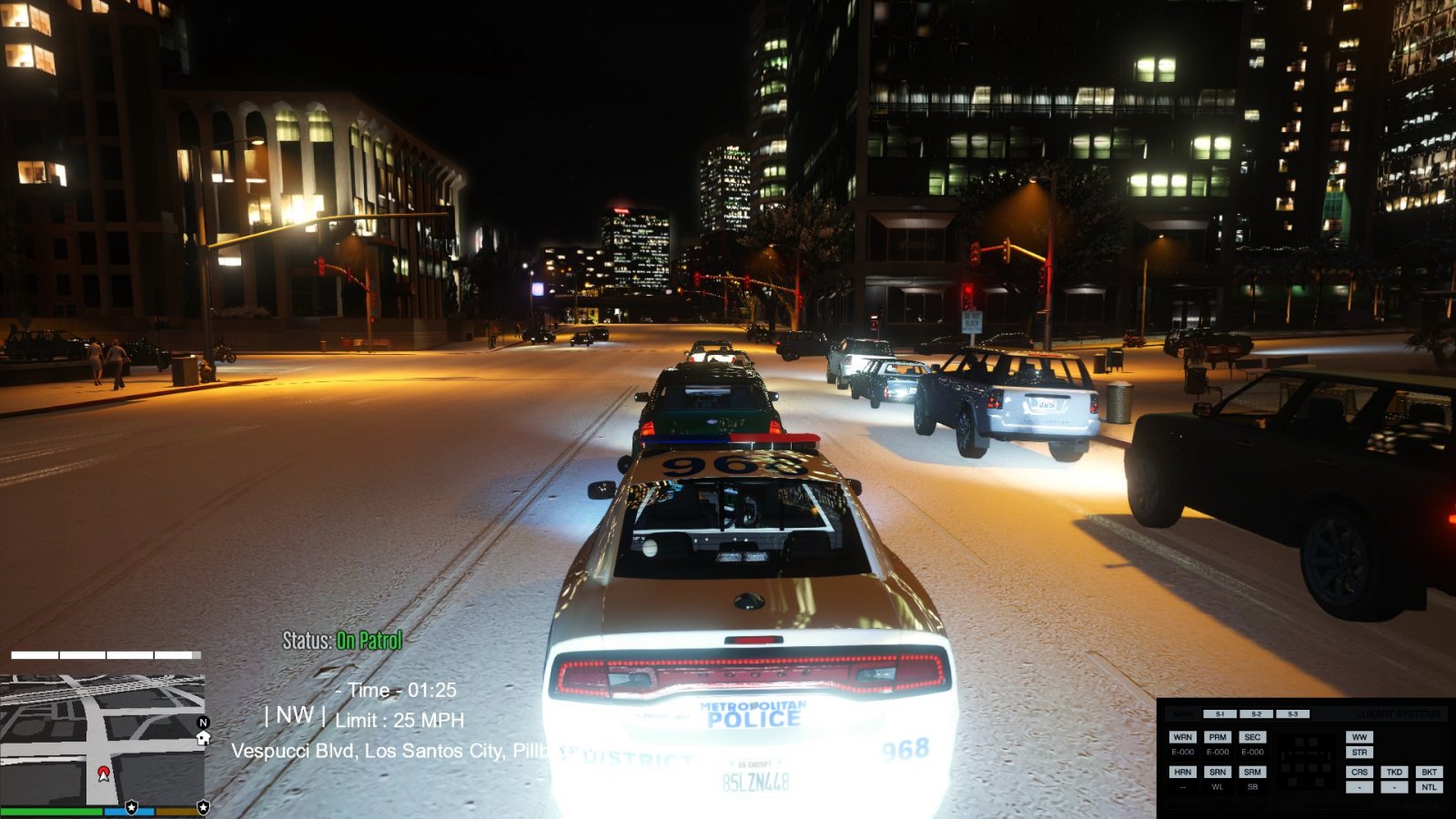Open the street minimap

tap(102, 739)
